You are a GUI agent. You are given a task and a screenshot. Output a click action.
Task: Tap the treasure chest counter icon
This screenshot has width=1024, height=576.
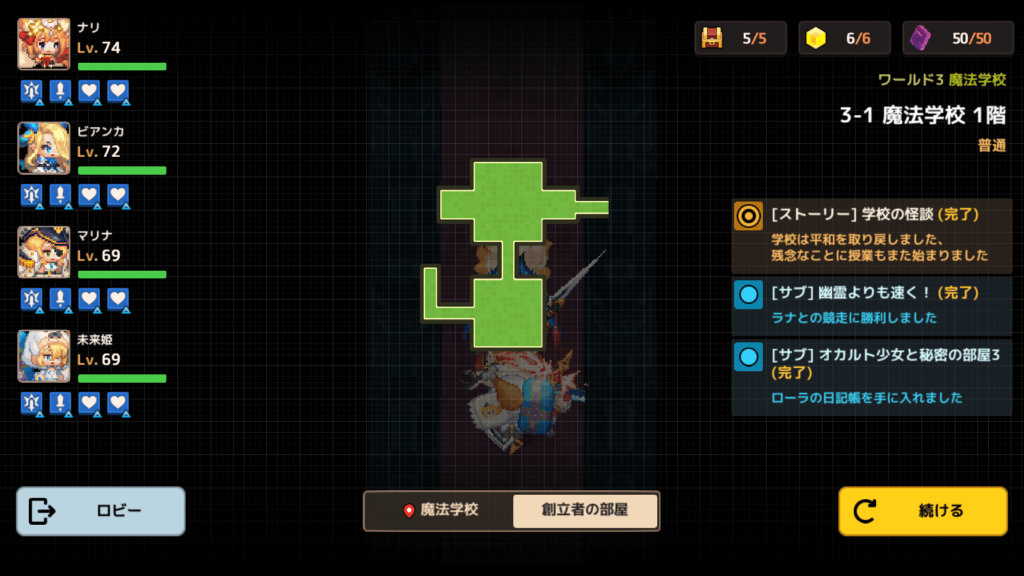(x=713, y=38)
